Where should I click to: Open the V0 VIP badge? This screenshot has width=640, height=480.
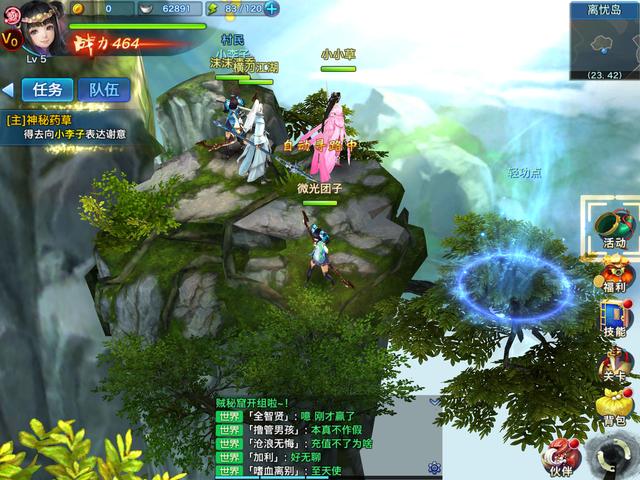[x=10, y=40]
